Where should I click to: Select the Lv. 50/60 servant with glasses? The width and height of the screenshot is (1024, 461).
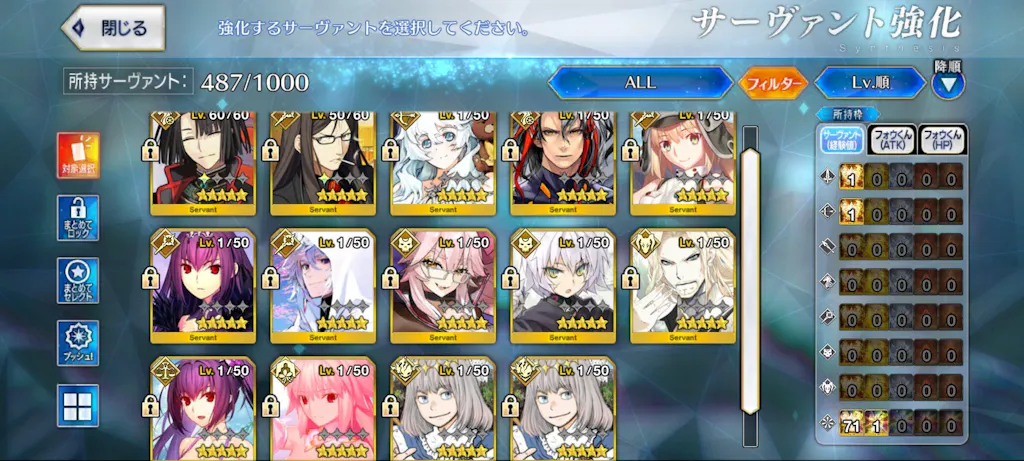[324, 162]
